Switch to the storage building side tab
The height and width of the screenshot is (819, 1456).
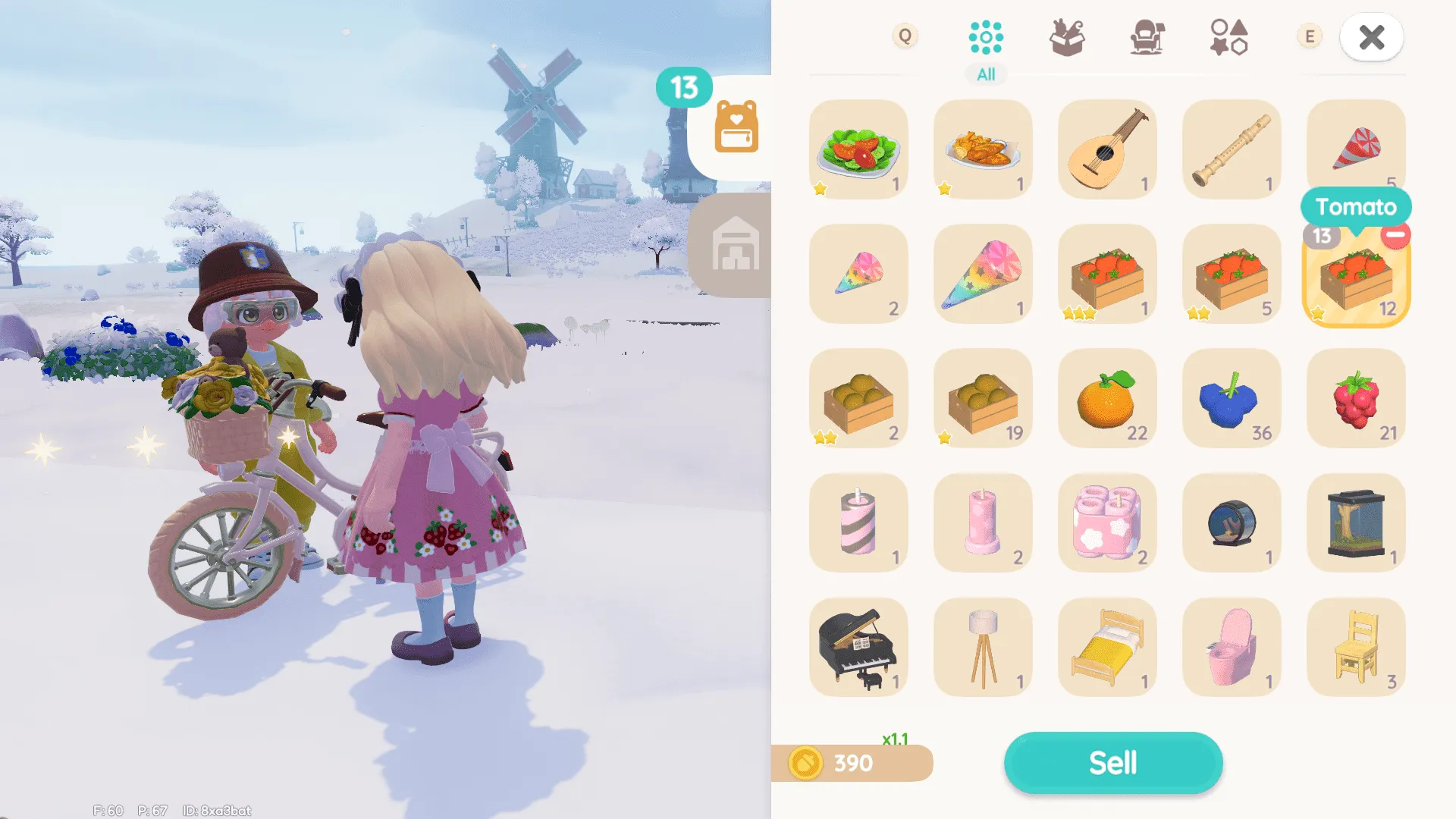[x=734, y=244]
